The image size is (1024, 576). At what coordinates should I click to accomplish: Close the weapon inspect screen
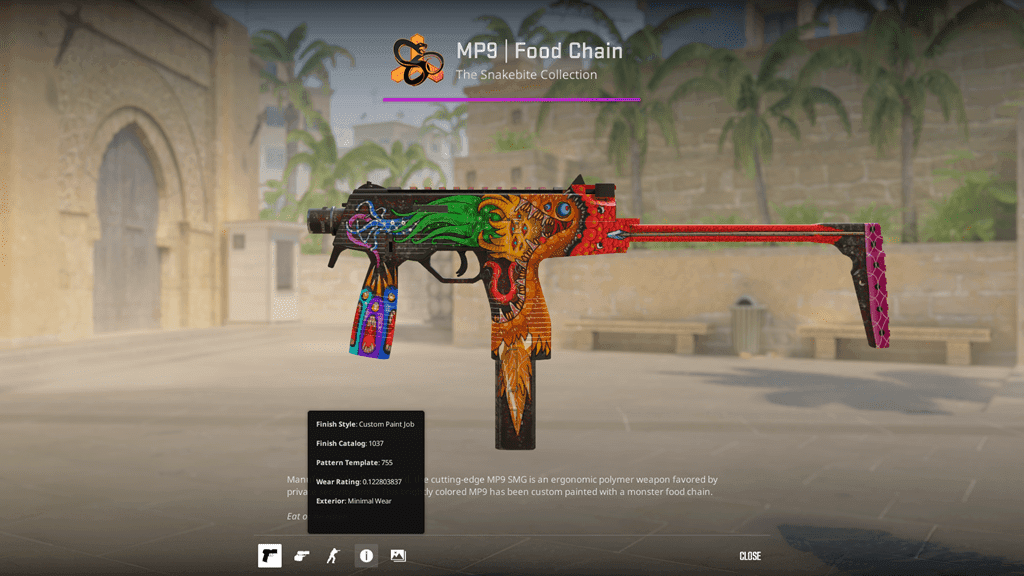[x=750, y=556]
